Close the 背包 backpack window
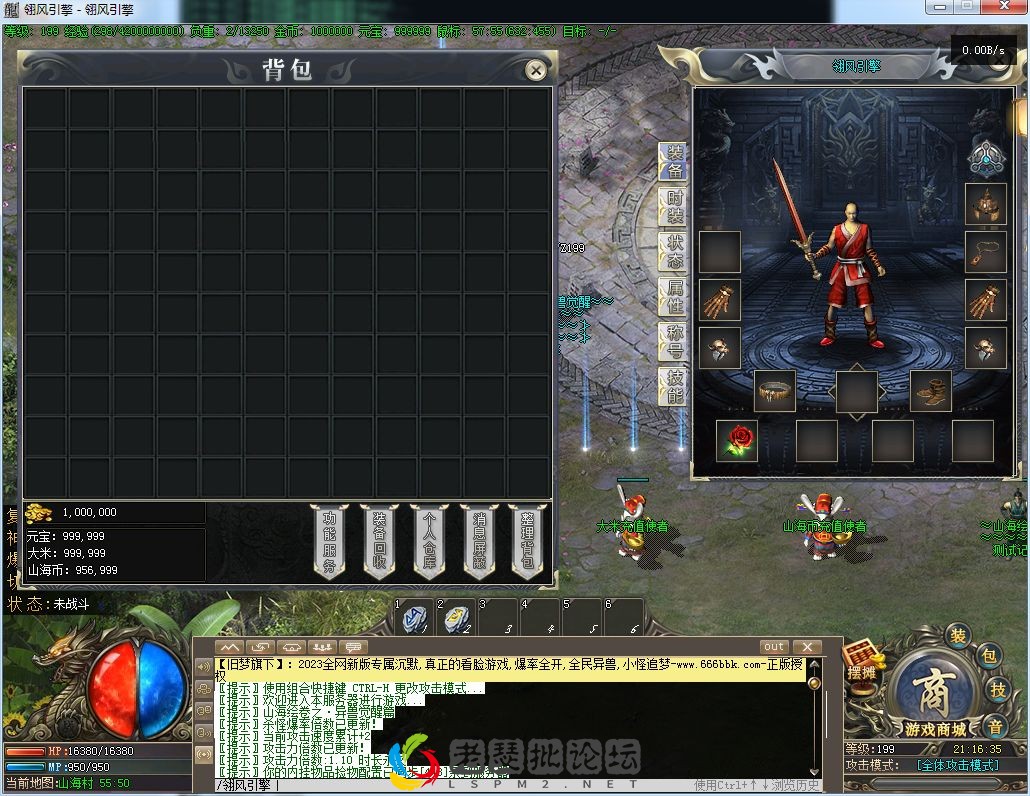This screenshot has height=796, width=1030. click(536, 70)
